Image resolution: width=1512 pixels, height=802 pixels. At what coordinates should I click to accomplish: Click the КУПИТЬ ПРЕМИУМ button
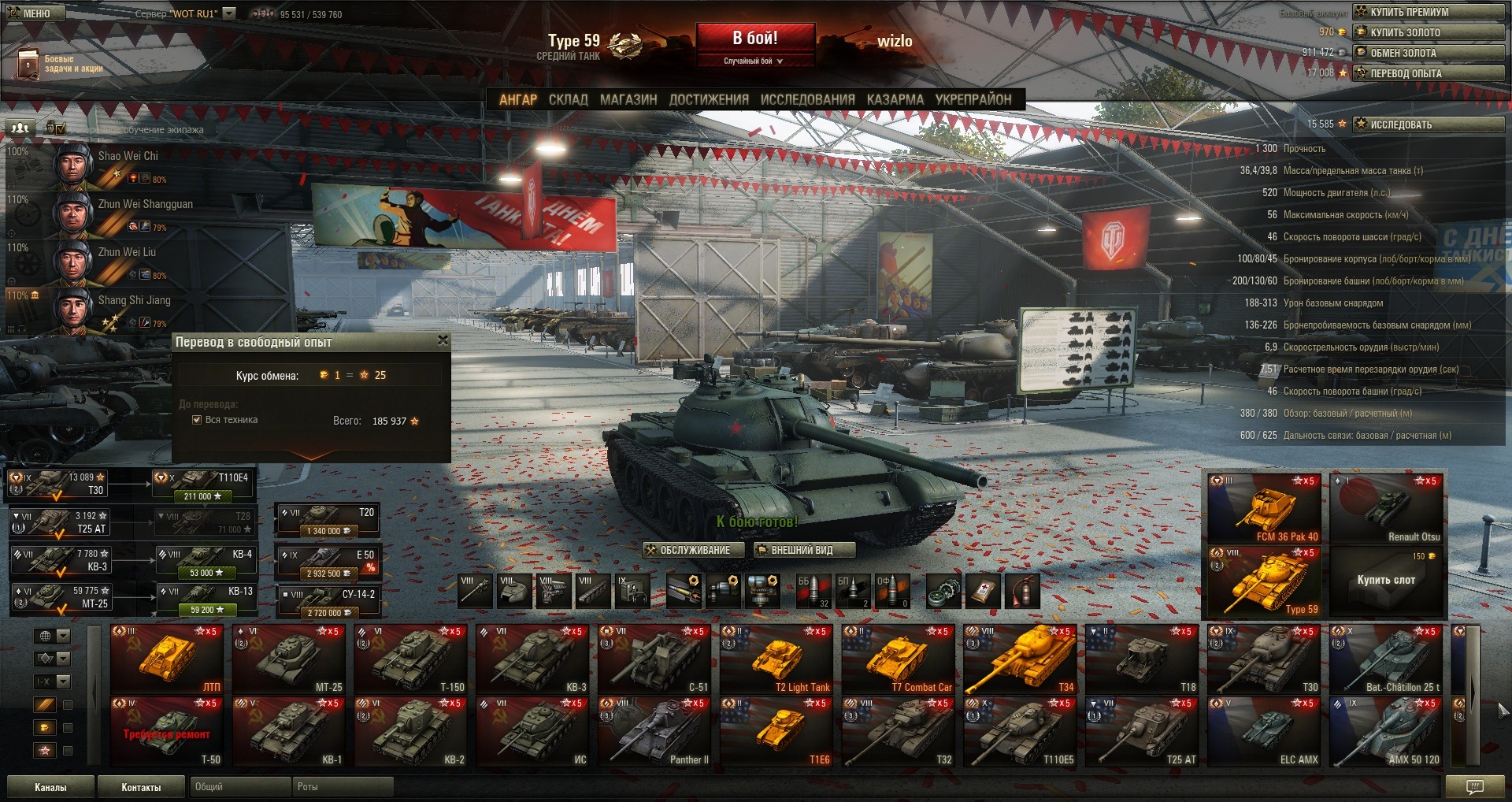point(1428,12)
